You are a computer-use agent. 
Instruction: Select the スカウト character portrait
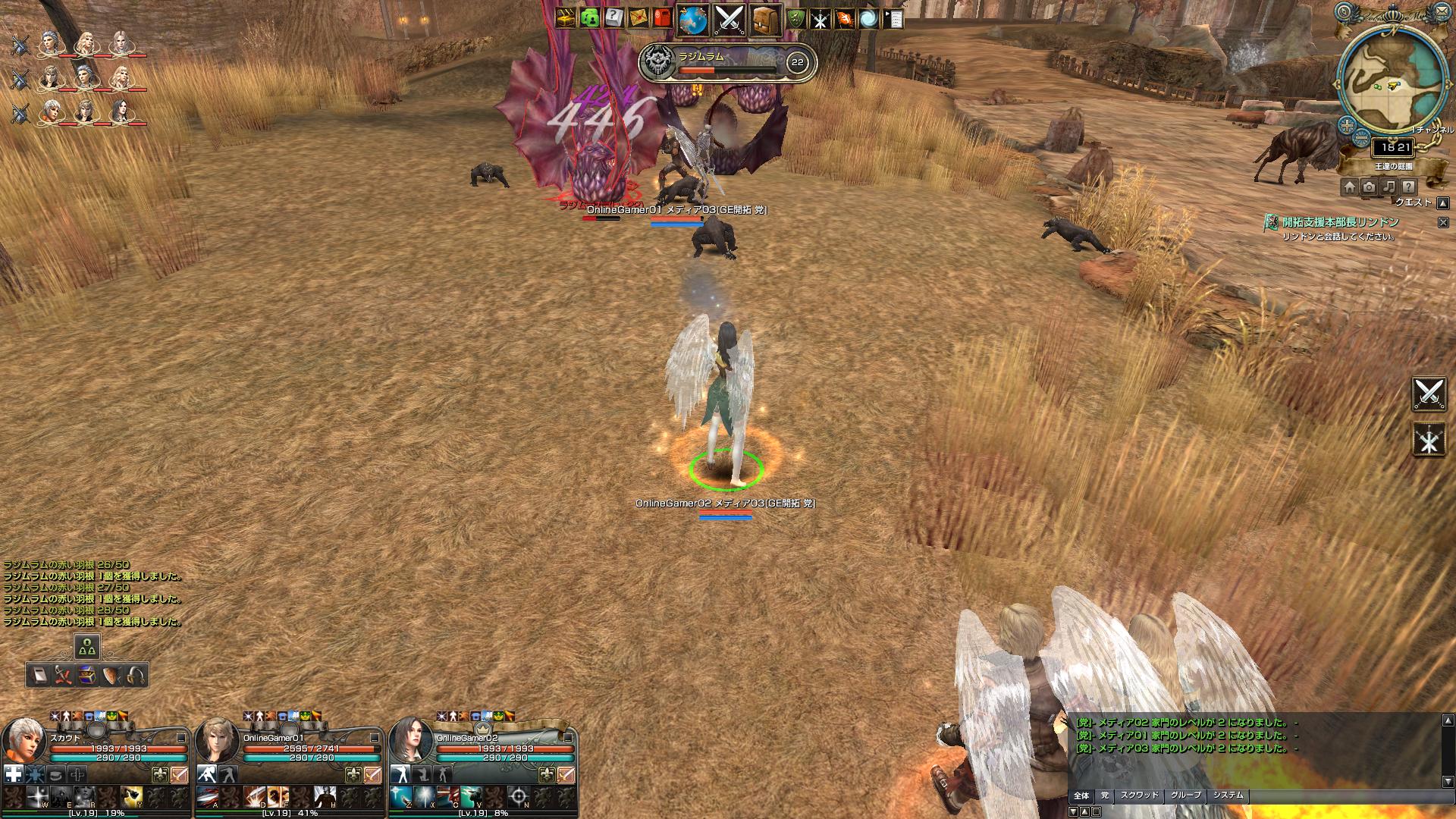coord(24,742)
